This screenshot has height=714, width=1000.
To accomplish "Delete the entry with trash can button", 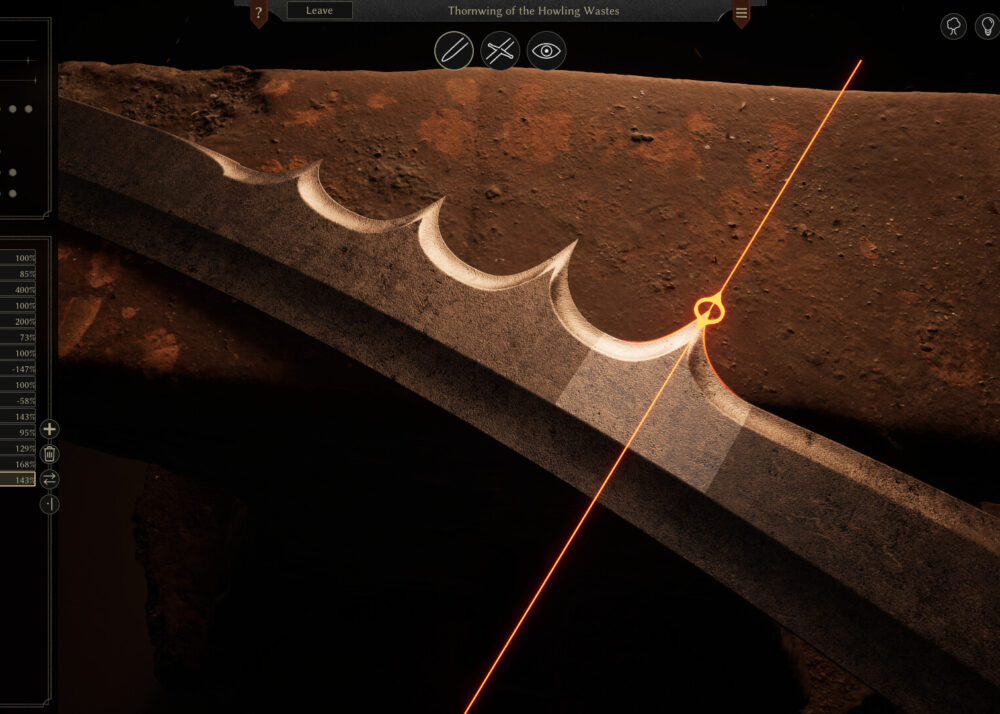I will click(x=49, y=455).
